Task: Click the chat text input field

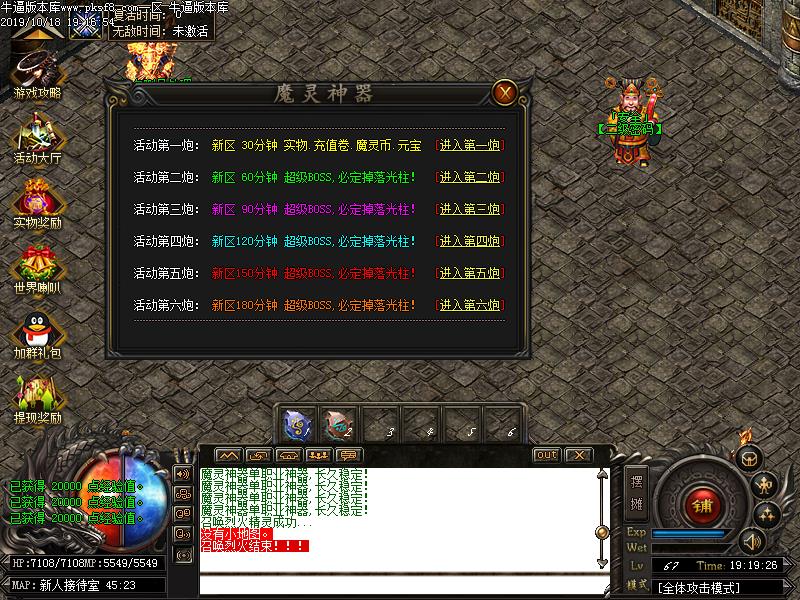Action: (x=400, y=585)
